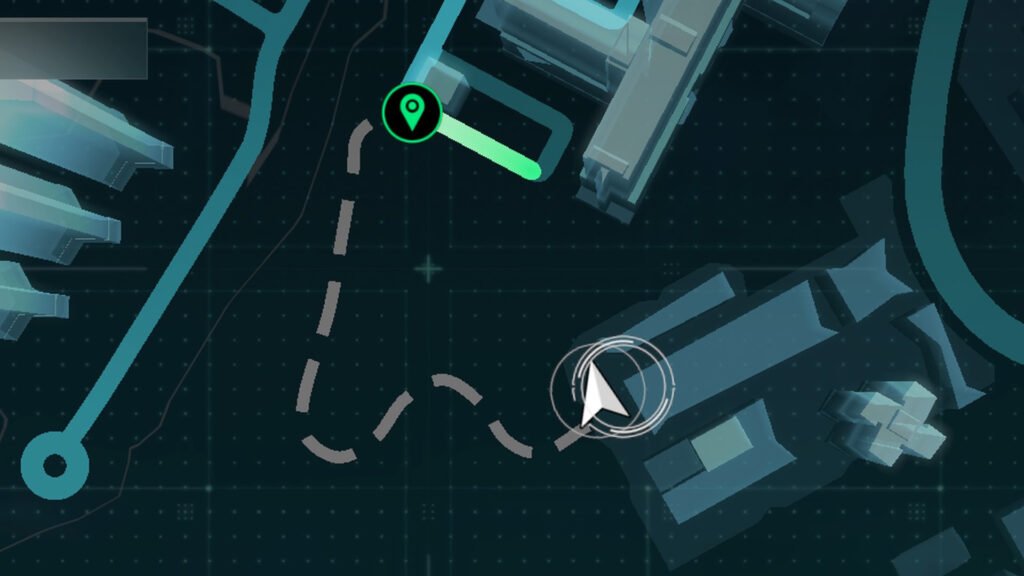Click the white player arrow marker
1024x576 pixels.
click(602, 395)
